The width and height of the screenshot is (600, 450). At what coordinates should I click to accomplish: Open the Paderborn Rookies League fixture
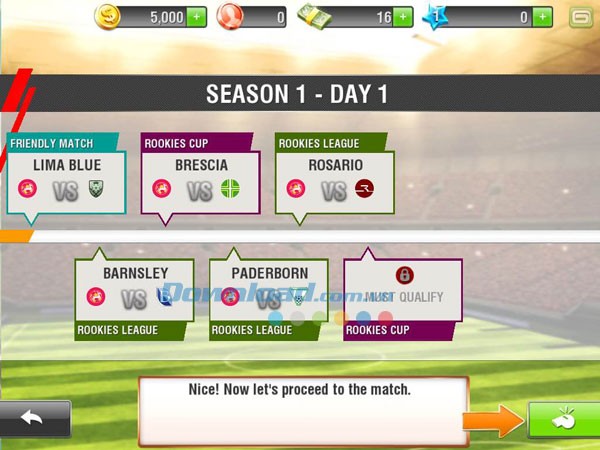click(269, 295)
